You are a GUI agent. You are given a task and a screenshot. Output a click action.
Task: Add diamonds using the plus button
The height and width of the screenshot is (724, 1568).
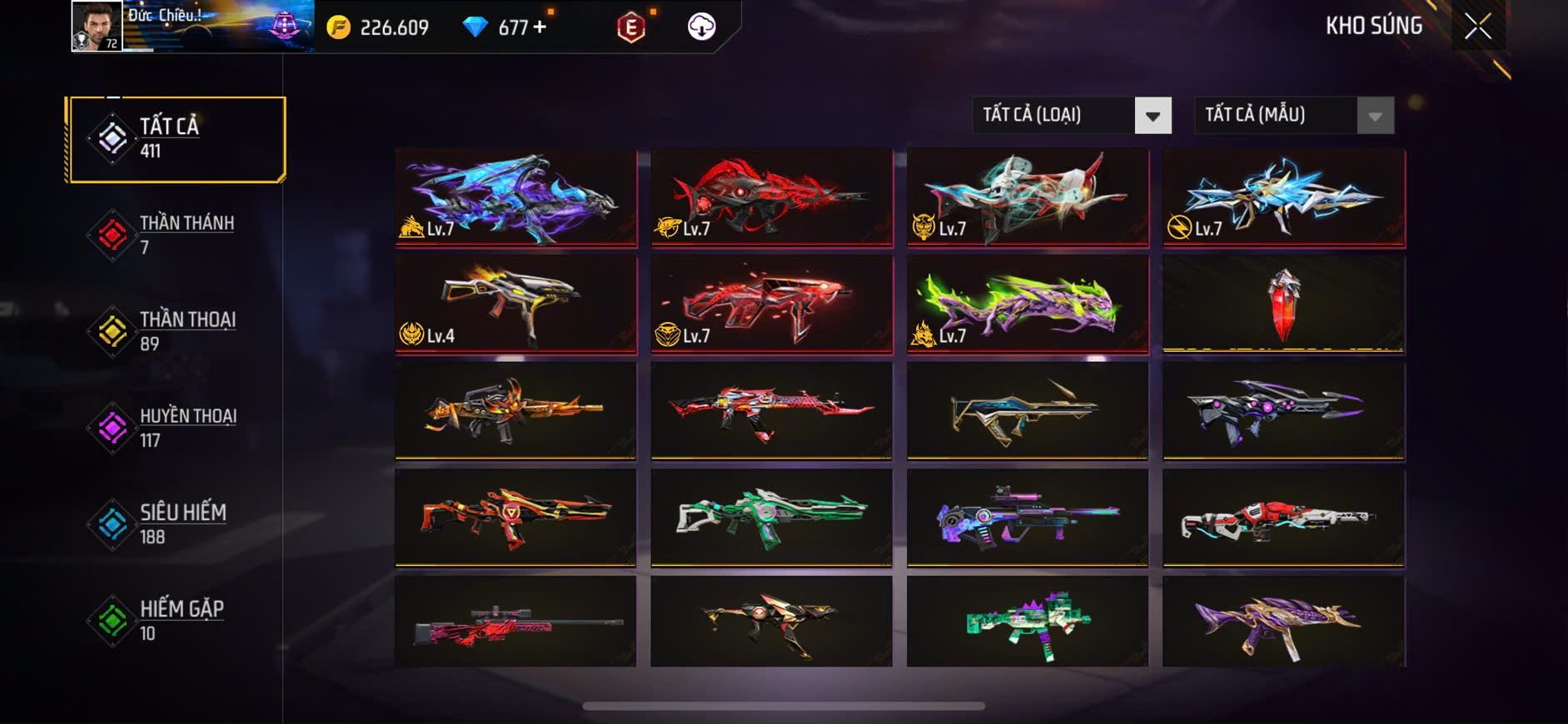[x=540, y=27]
